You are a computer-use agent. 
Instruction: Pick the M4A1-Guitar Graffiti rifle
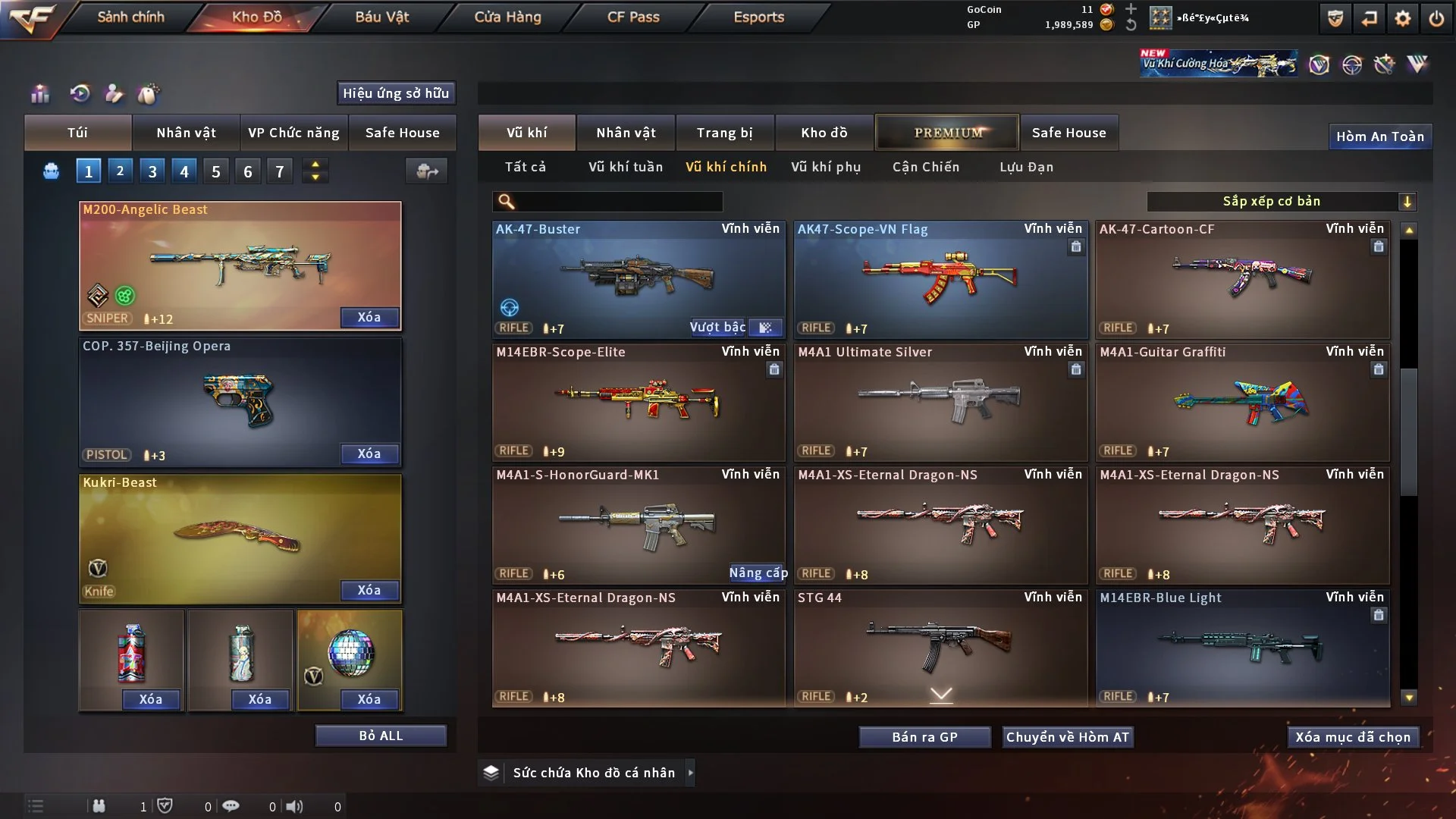click(1242, 402)
